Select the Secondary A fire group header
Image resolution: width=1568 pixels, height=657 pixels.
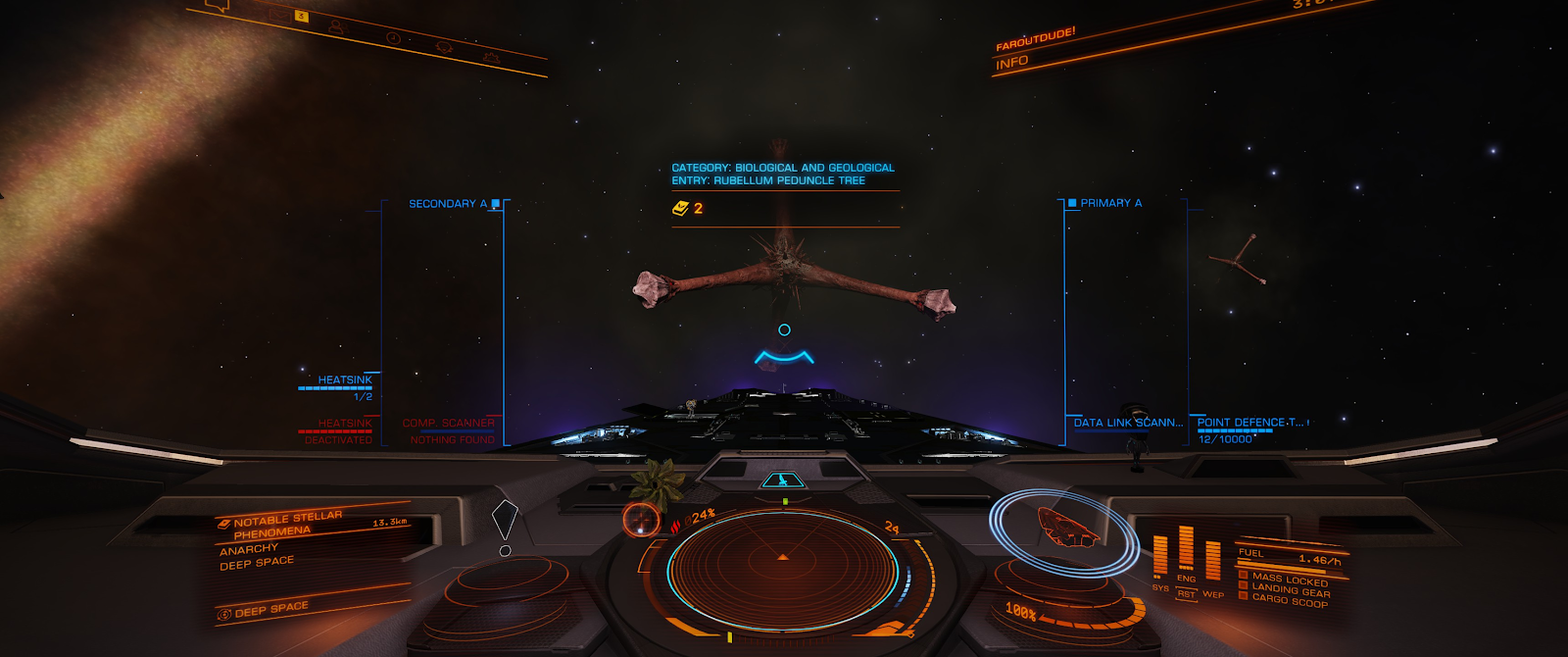(448, 204)
